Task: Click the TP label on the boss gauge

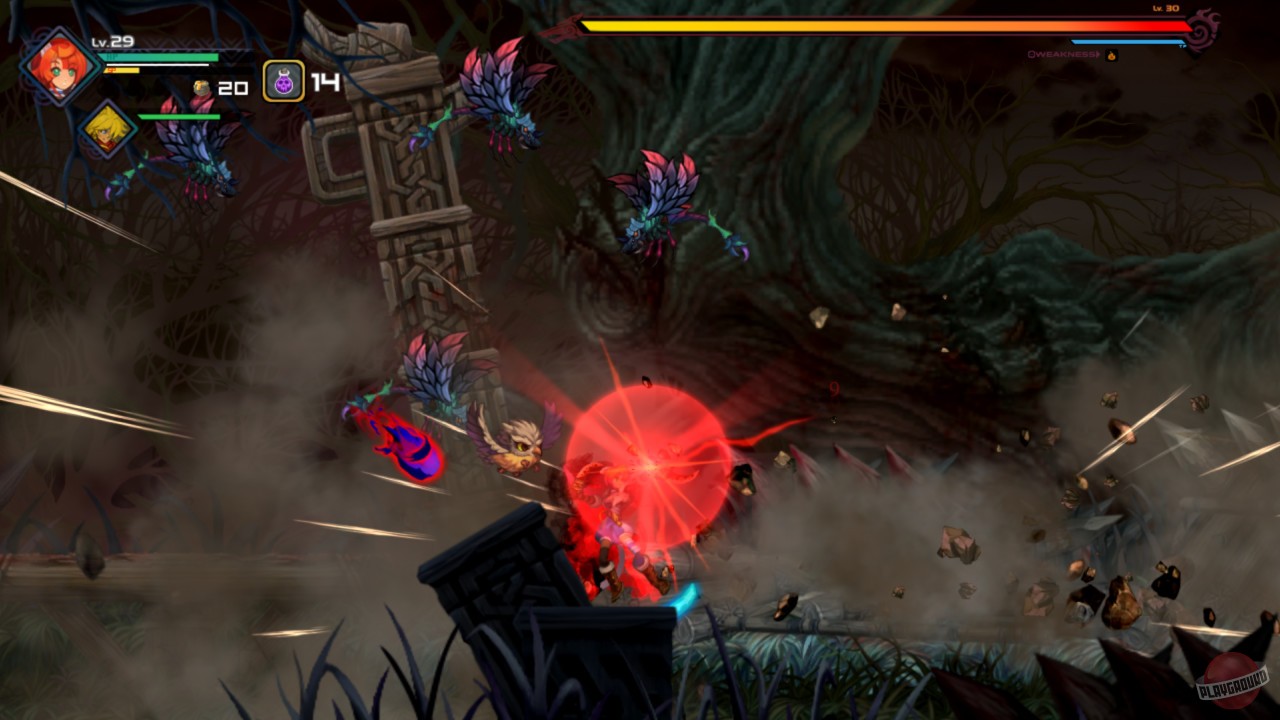Action: click(x=1181, y=44)
